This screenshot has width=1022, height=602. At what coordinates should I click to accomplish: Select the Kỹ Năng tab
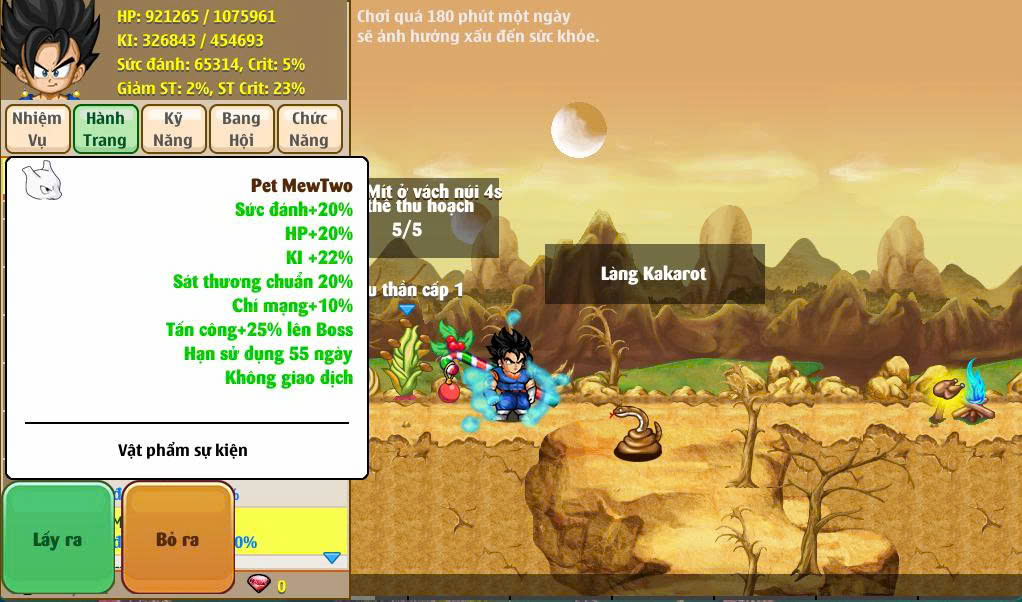(x=173, y=129)
